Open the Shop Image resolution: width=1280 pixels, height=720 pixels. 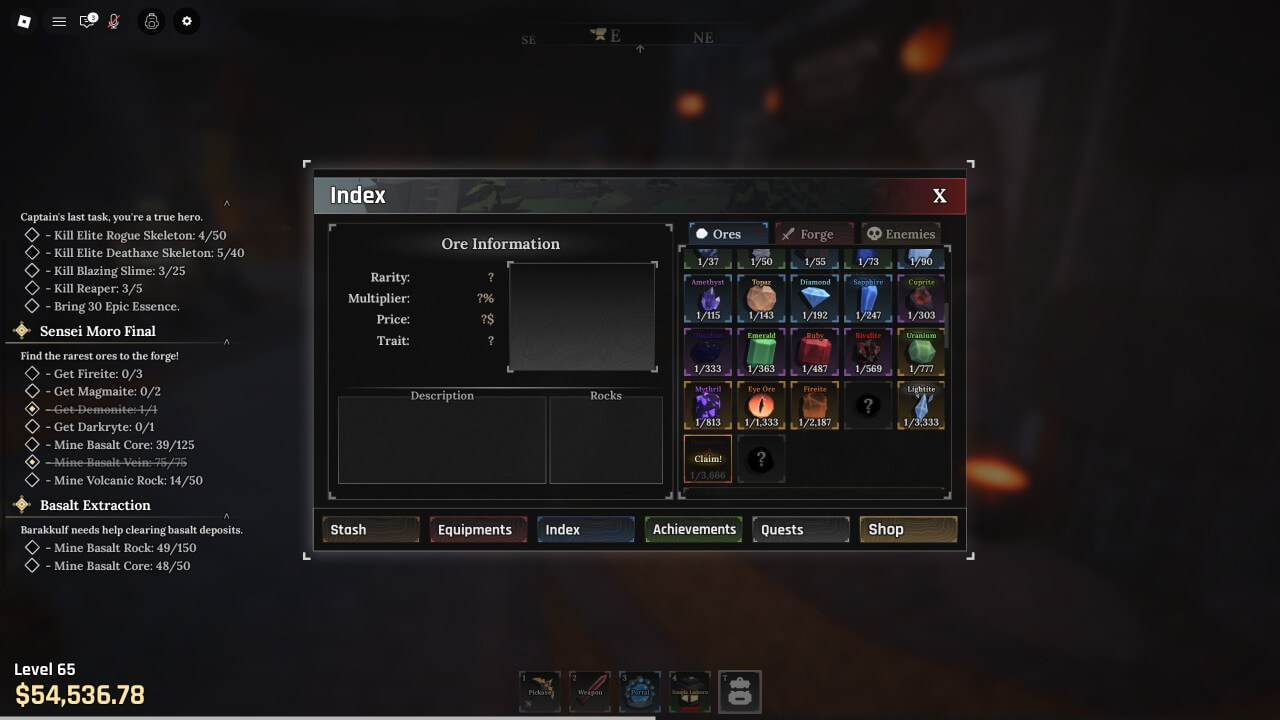coord(908,529)
